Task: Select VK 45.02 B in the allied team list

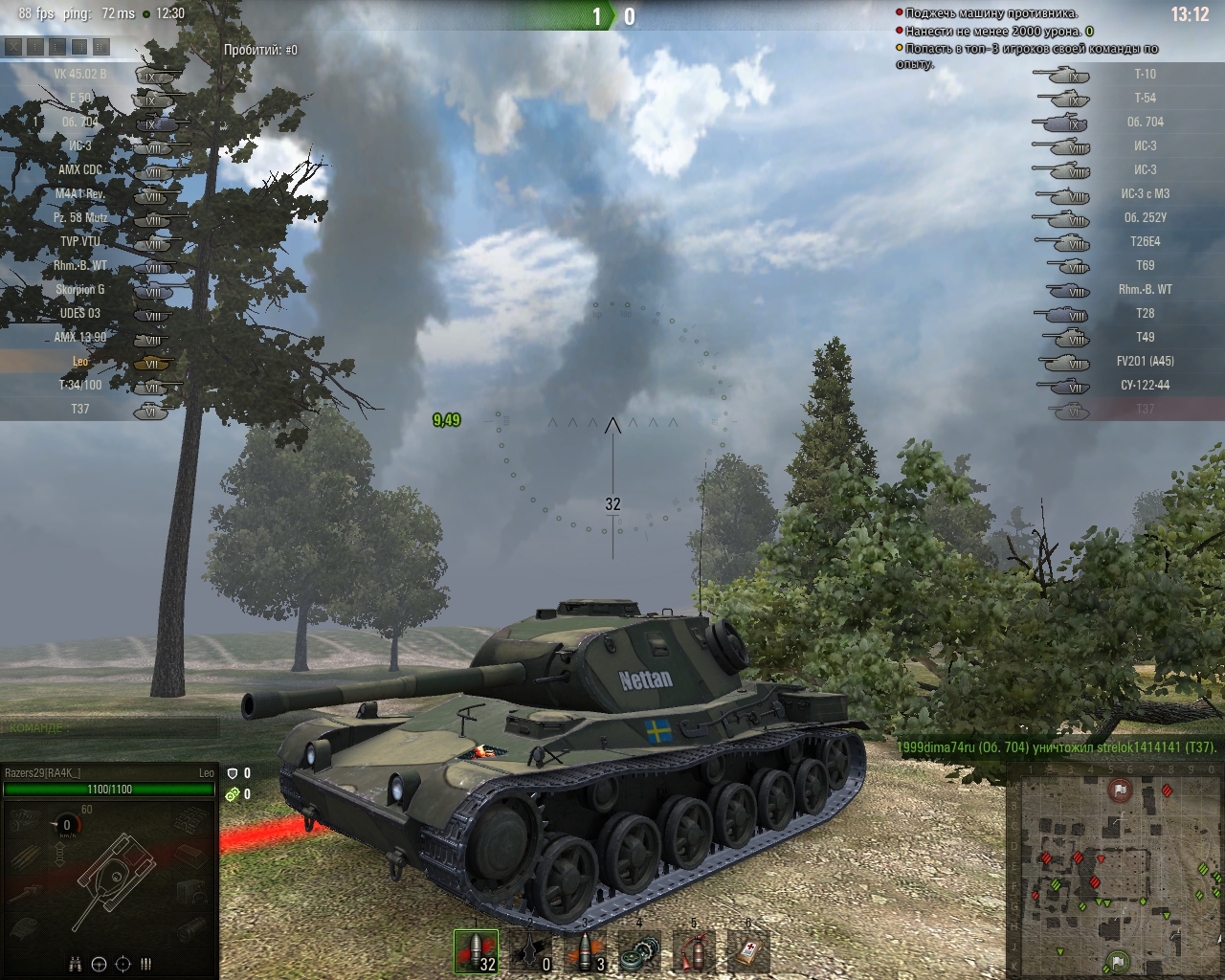Action: coord(81,74)
